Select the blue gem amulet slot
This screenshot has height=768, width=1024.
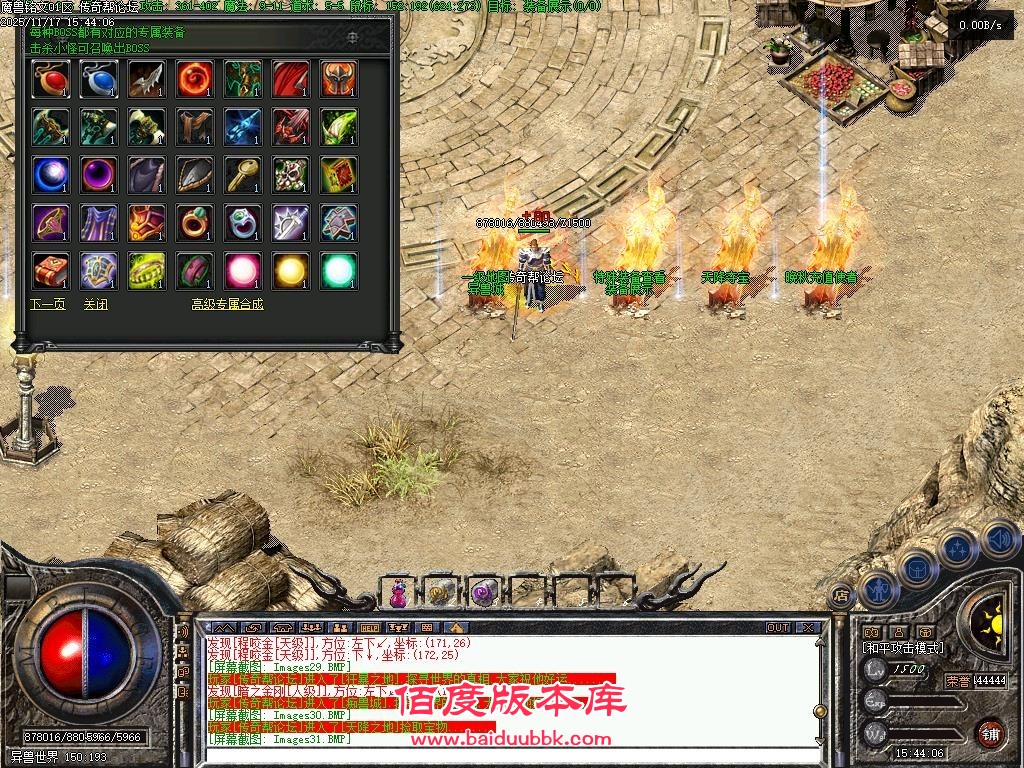(98, 79)
